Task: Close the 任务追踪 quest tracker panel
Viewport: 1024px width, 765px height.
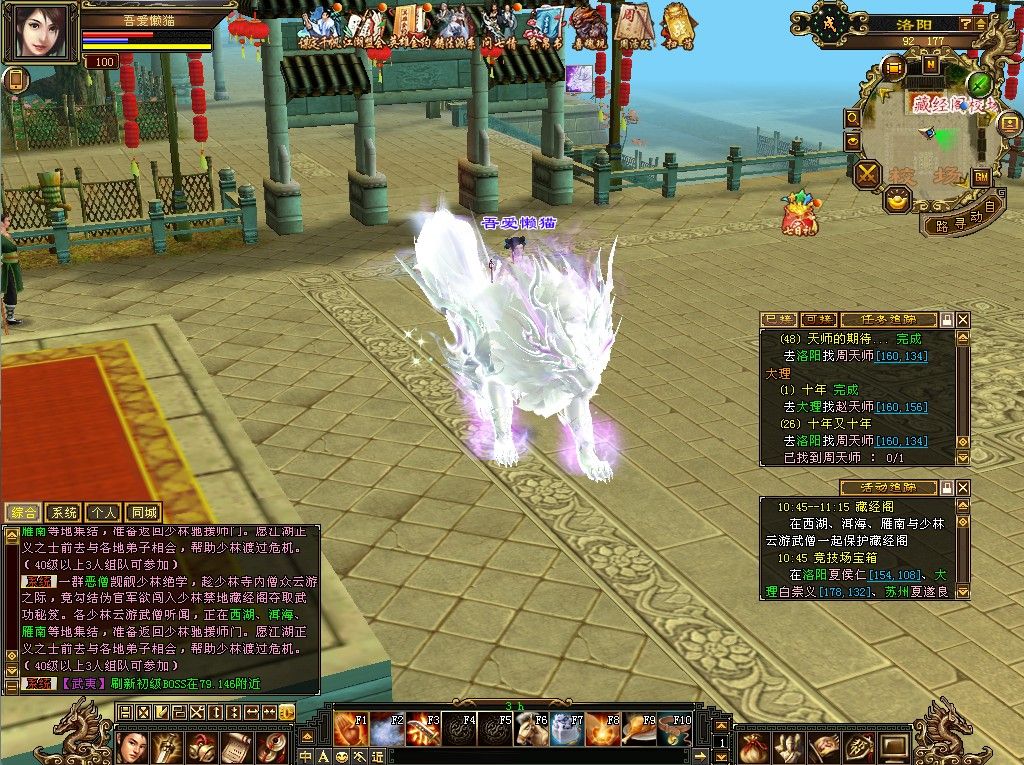Action: tap(963, 319)
